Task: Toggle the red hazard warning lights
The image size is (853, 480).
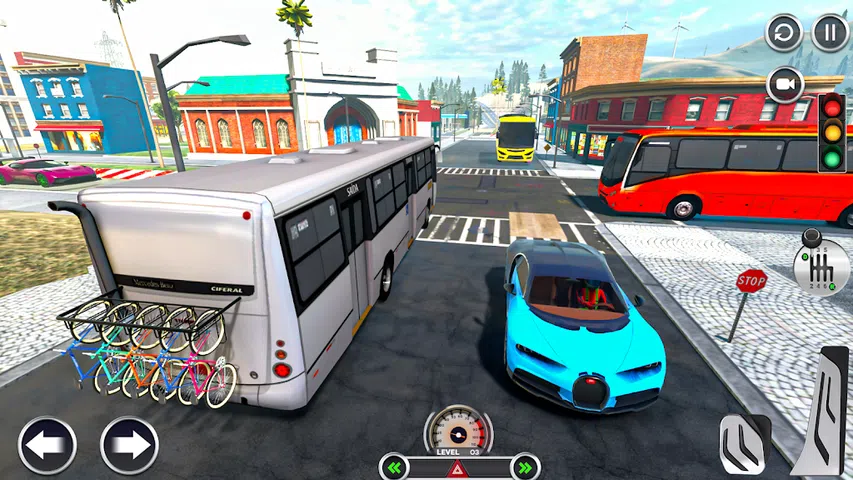Action: (x=459, y=468)
